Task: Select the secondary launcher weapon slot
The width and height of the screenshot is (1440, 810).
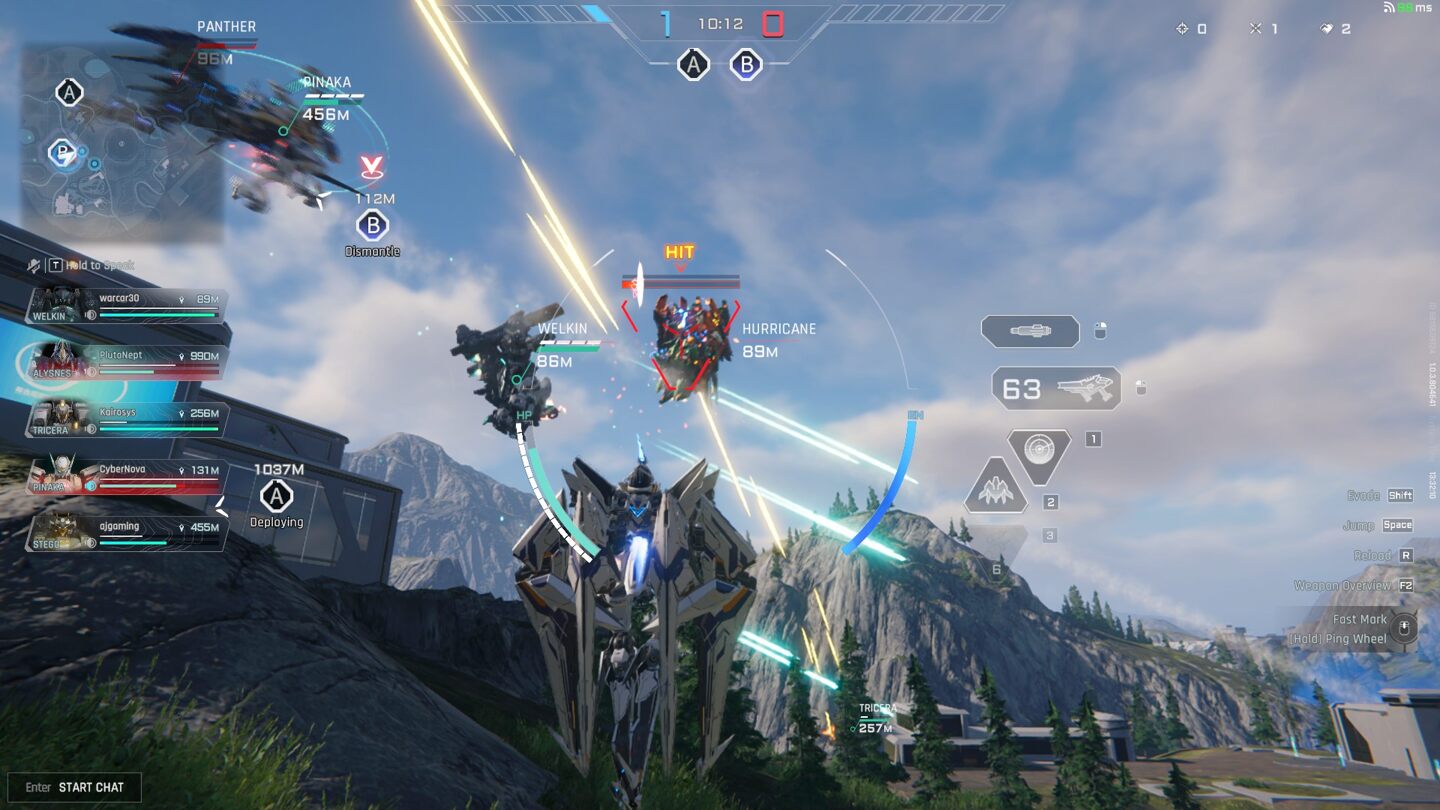Action: coord(1030,331)
